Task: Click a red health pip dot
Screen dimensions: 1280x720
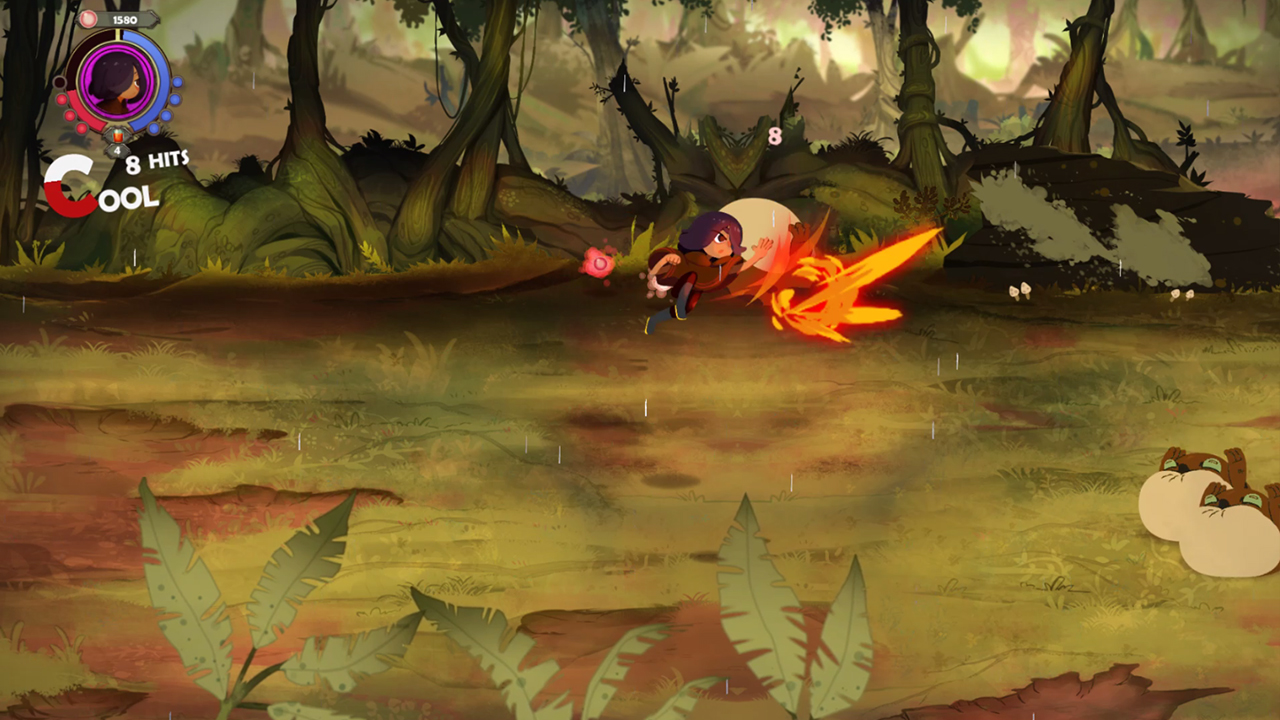Action: pyautogui.click(x=69, y=116)
